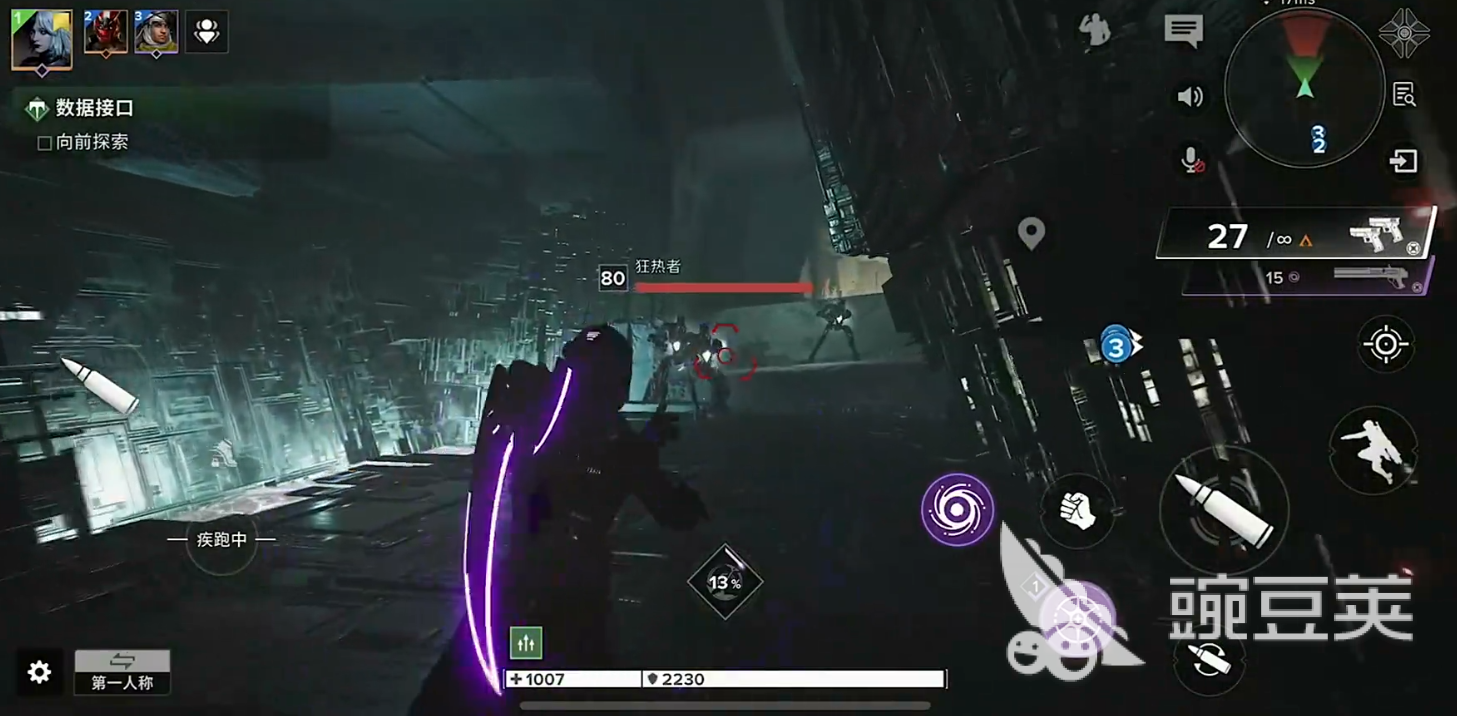Select the red-masked second teammate portrait
The width and height of the screenshot is (1457, 716).
[105, 33]
